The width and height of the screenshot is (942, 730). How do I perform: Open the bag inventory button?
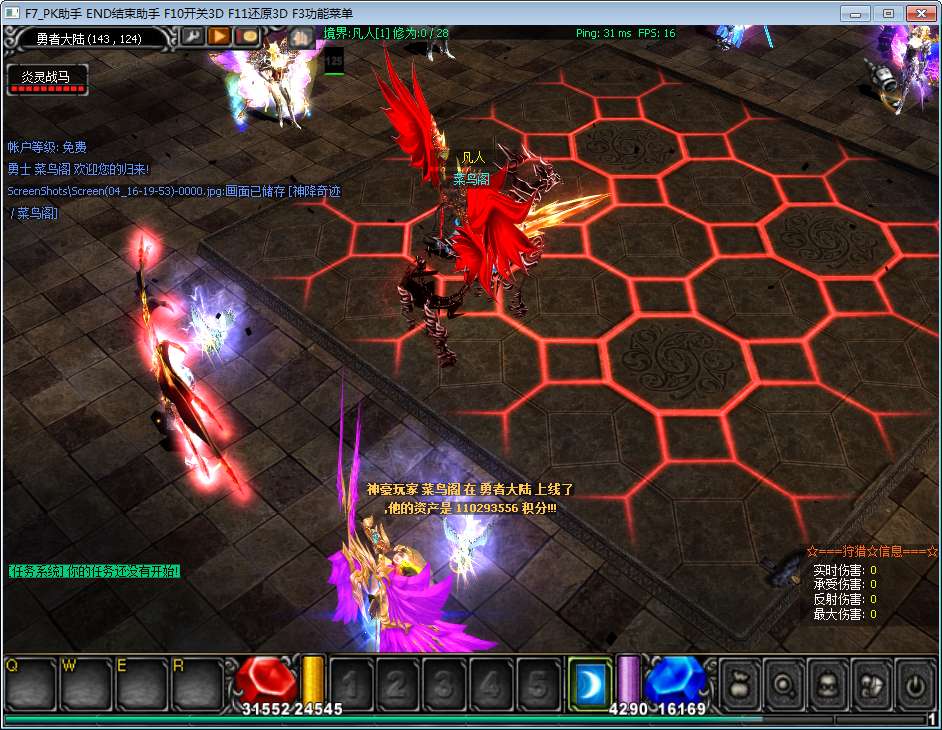[740, 685]
